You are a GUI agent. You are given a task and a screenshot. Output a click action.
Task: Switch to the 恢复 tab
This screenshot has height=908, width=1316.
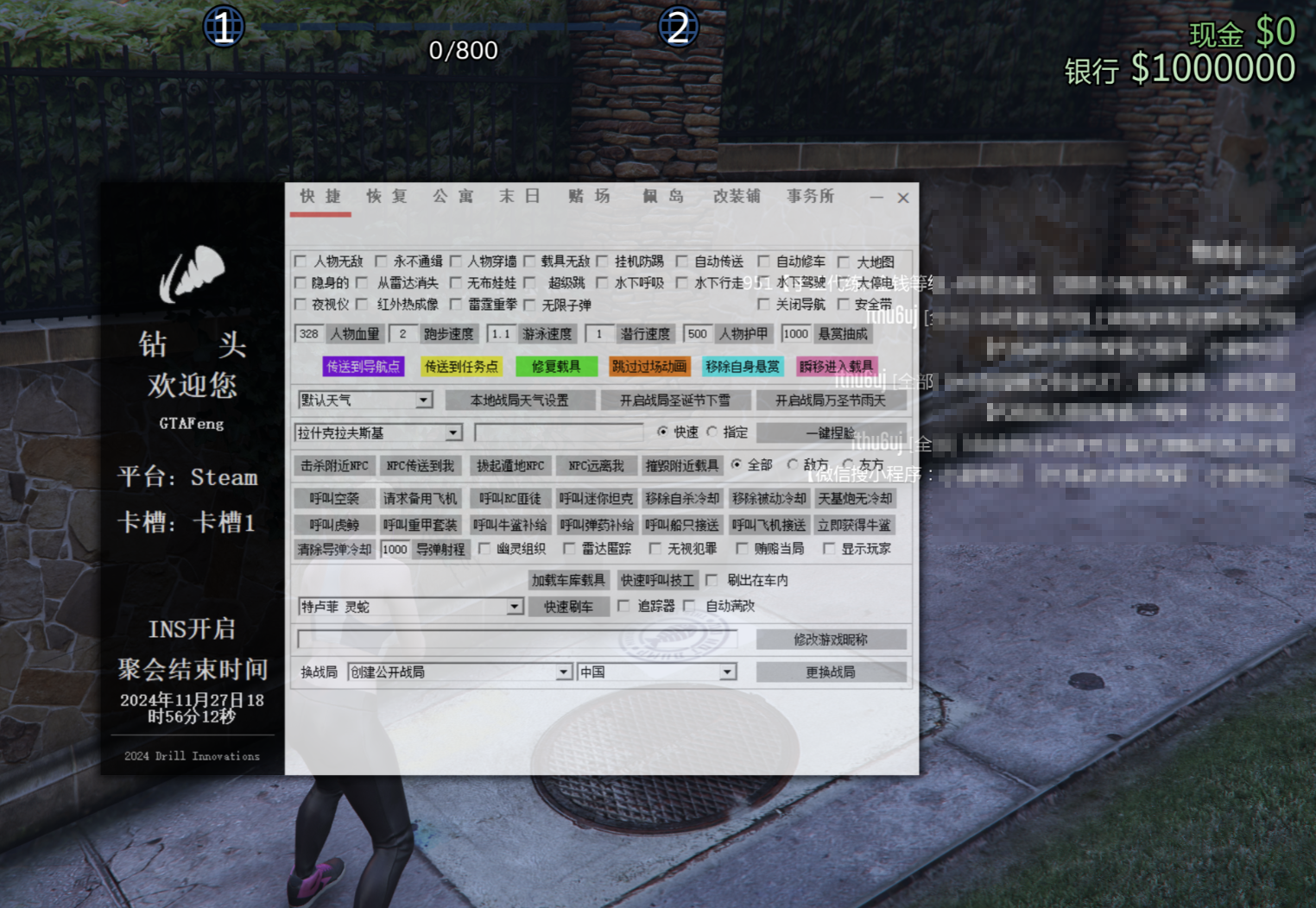(x=386, y=197)
